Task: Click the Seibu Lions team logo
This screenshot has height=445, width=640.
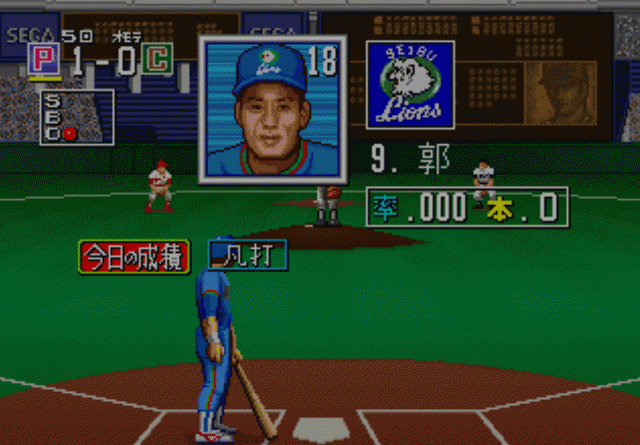Action: click(410, 84)
